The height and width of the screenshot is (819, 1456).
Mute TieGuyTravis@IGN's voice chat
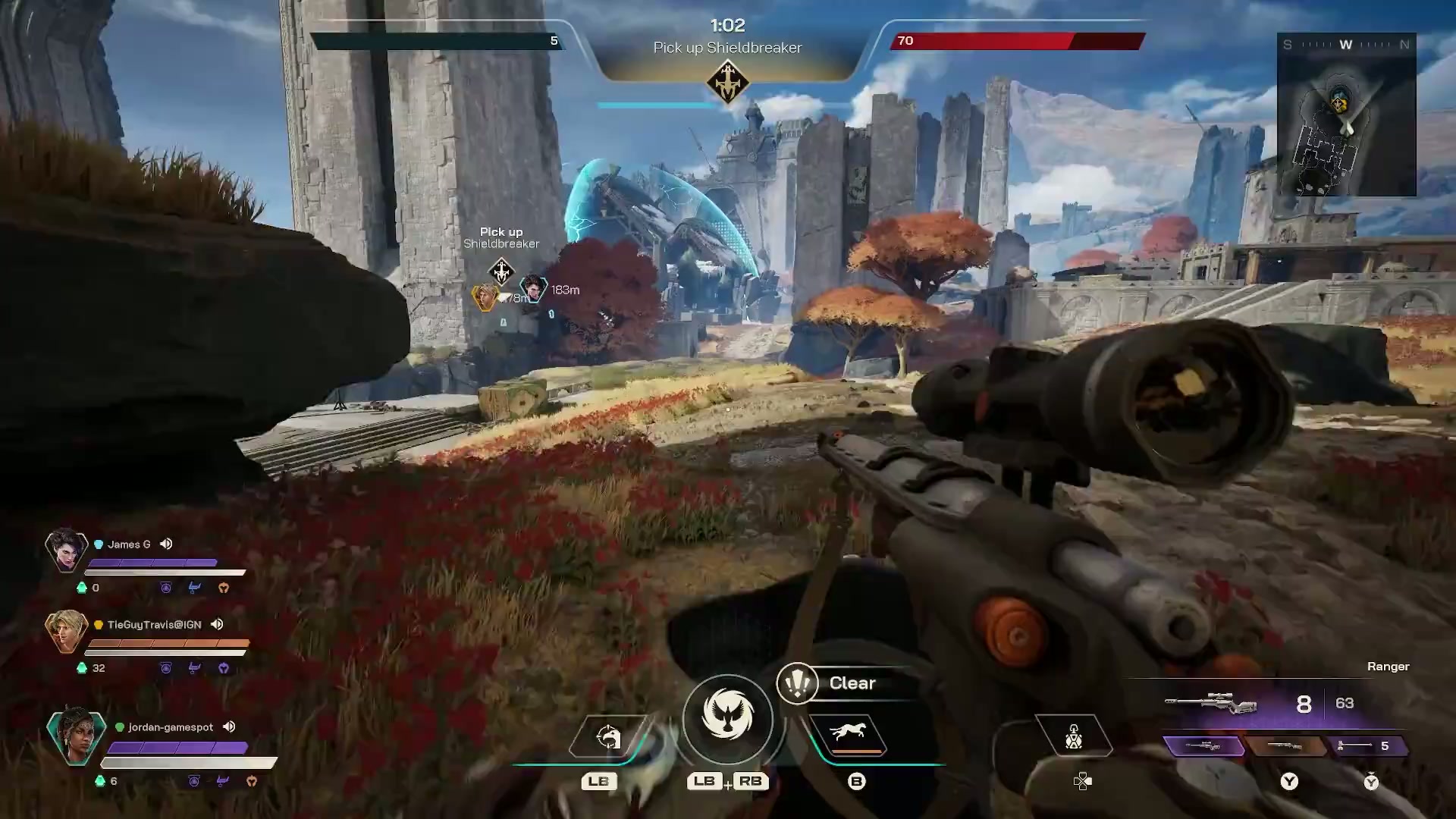(218, 624)
